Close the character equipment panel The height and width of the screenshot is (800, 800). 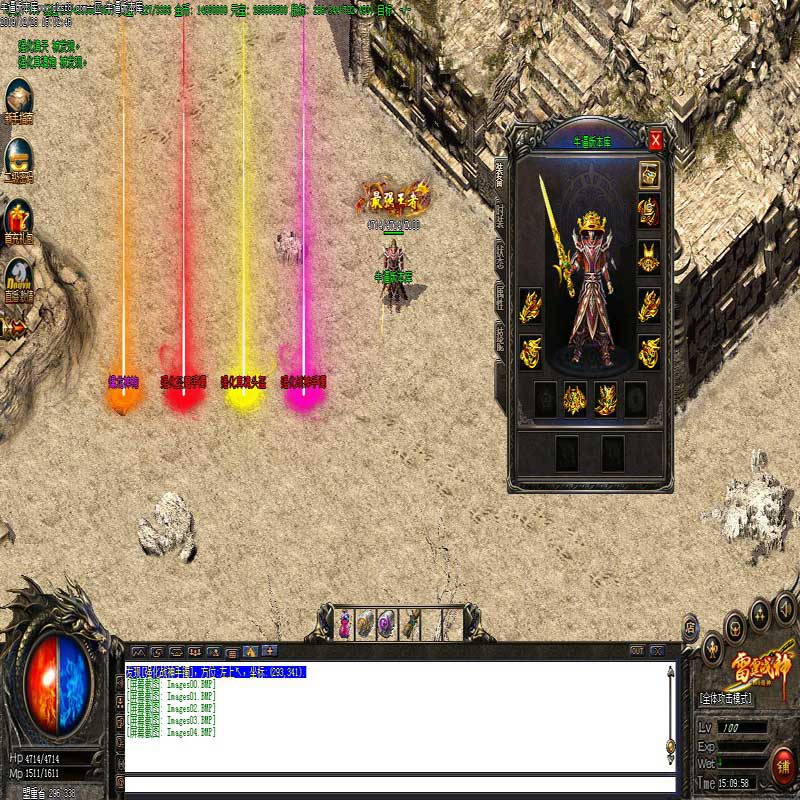(656, 140)
